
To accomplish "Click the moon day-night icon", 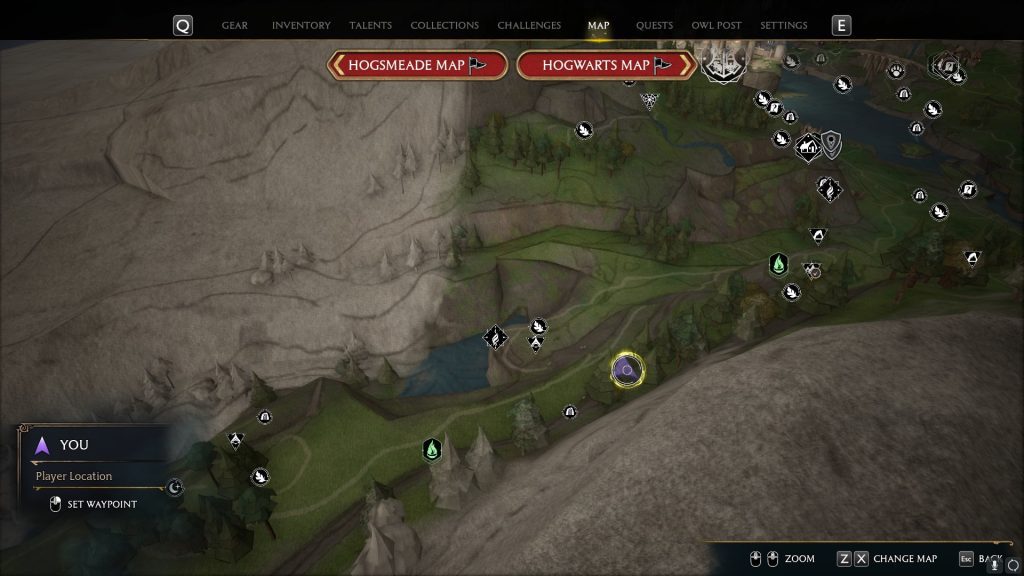I will tap(175, 488).
